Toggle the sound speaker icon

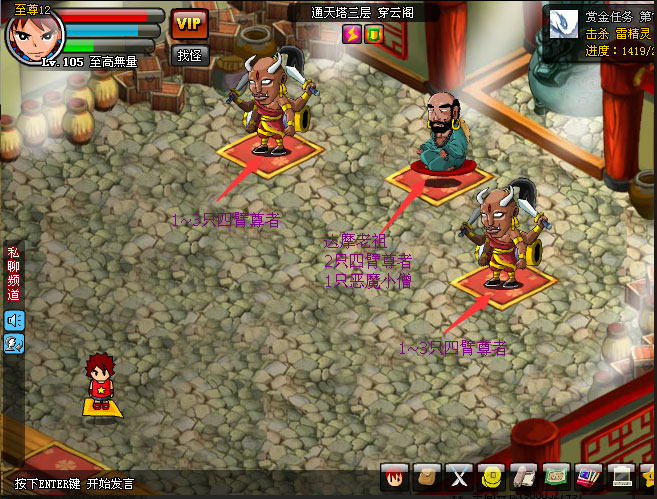click(14, 319)
